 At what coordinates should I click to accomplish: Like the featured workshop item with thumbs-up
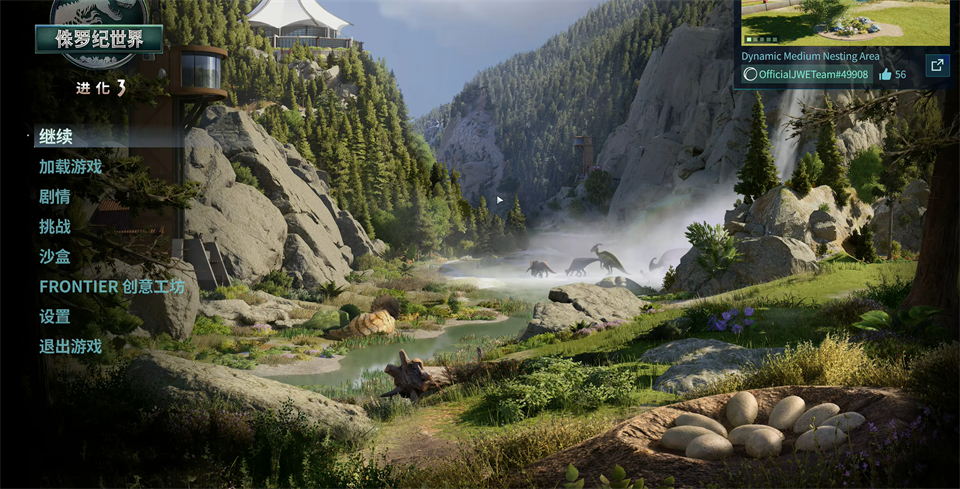[885, 75]
